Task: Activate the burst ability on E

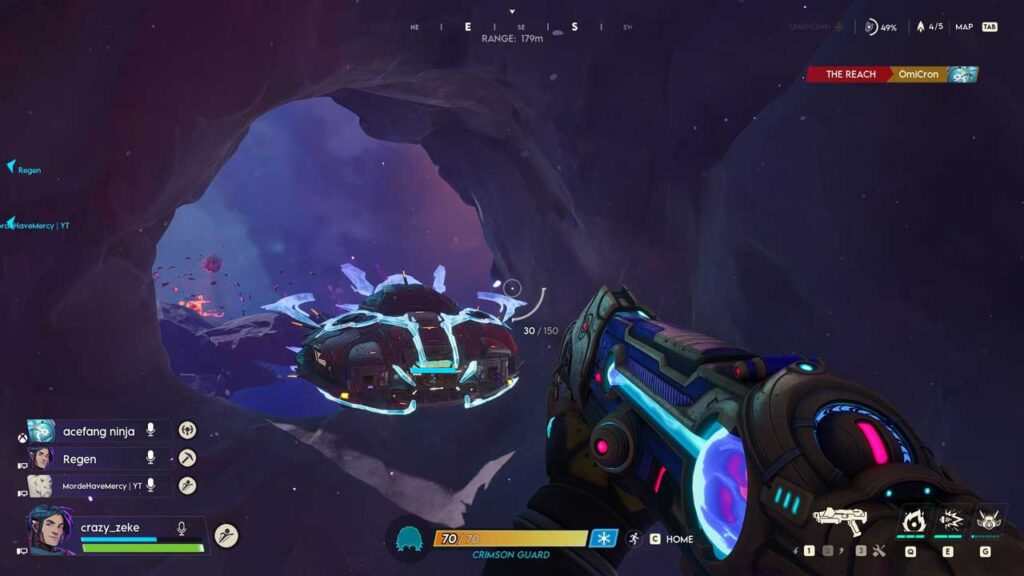Action: (x=948, y=521)
